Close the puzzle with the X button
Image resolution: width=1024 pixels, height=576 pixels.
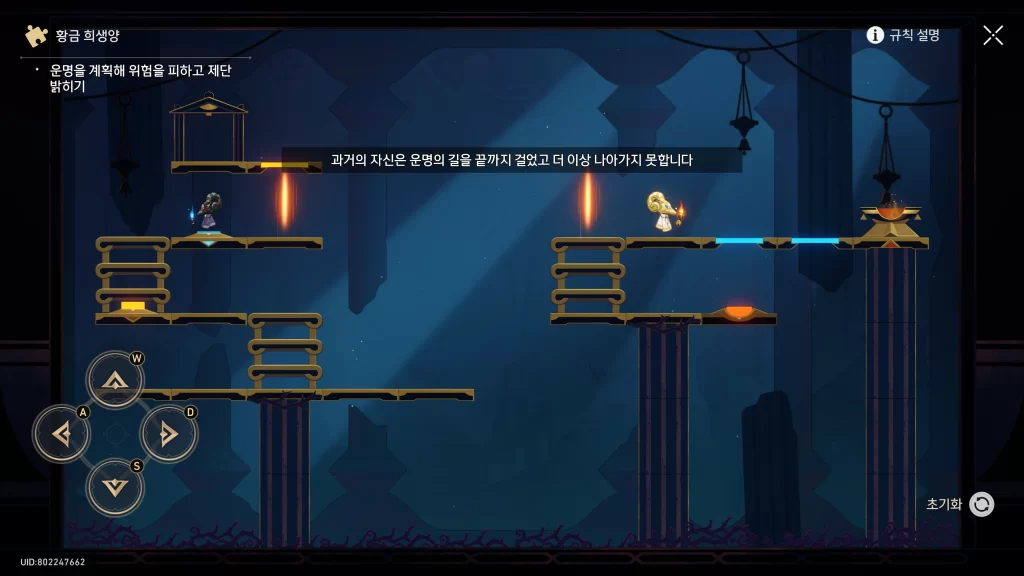(x=992, y=35)
